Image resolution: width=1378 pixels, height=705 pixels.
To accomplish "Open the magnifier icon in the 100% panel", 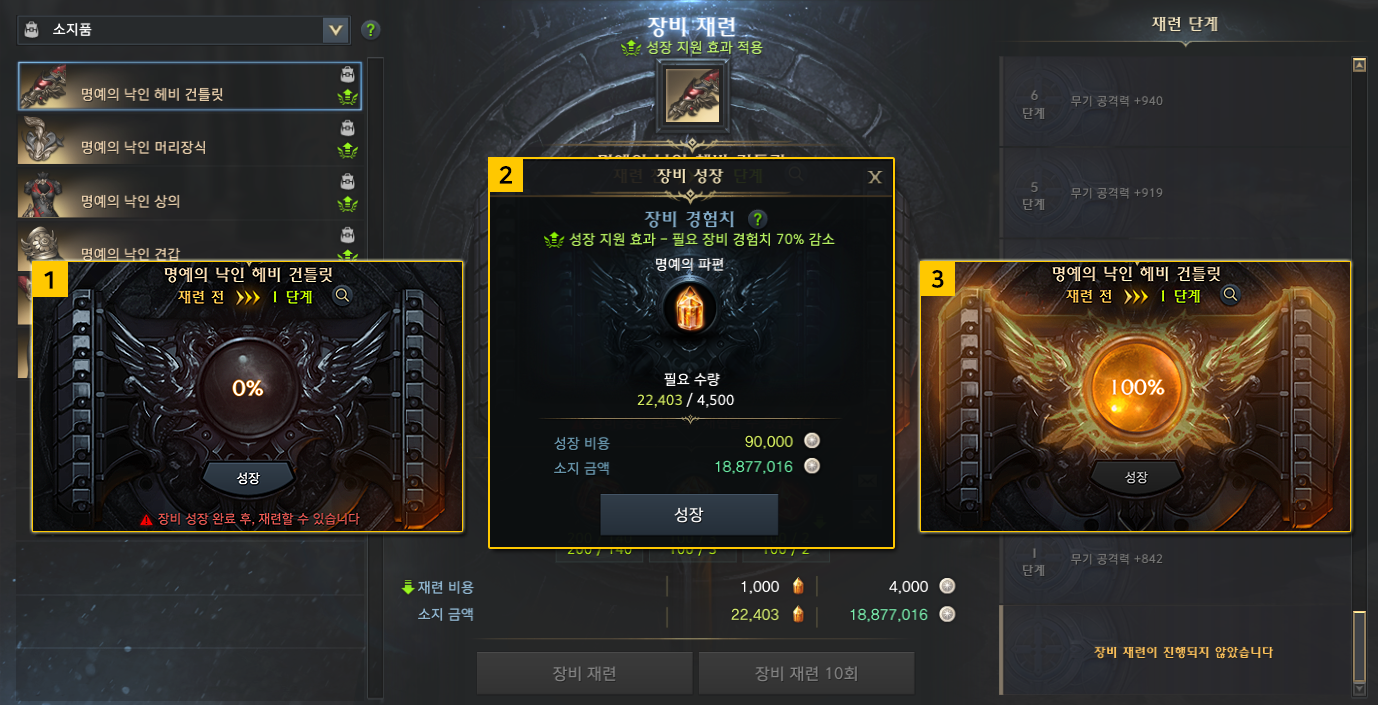I will point(1231,295).
